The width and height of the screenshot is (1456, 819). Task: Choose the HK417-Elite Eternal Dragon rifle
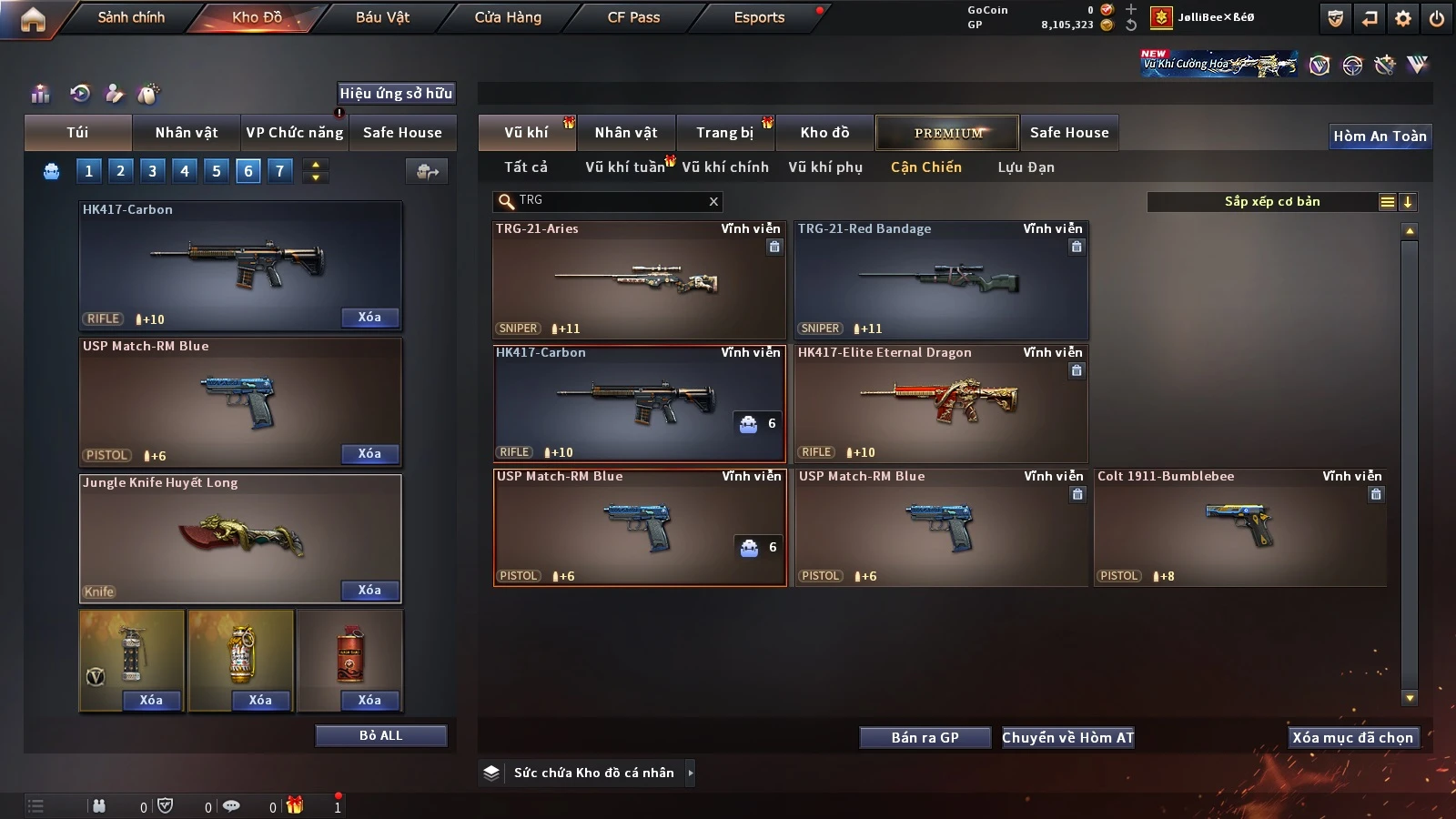(941, 404)
